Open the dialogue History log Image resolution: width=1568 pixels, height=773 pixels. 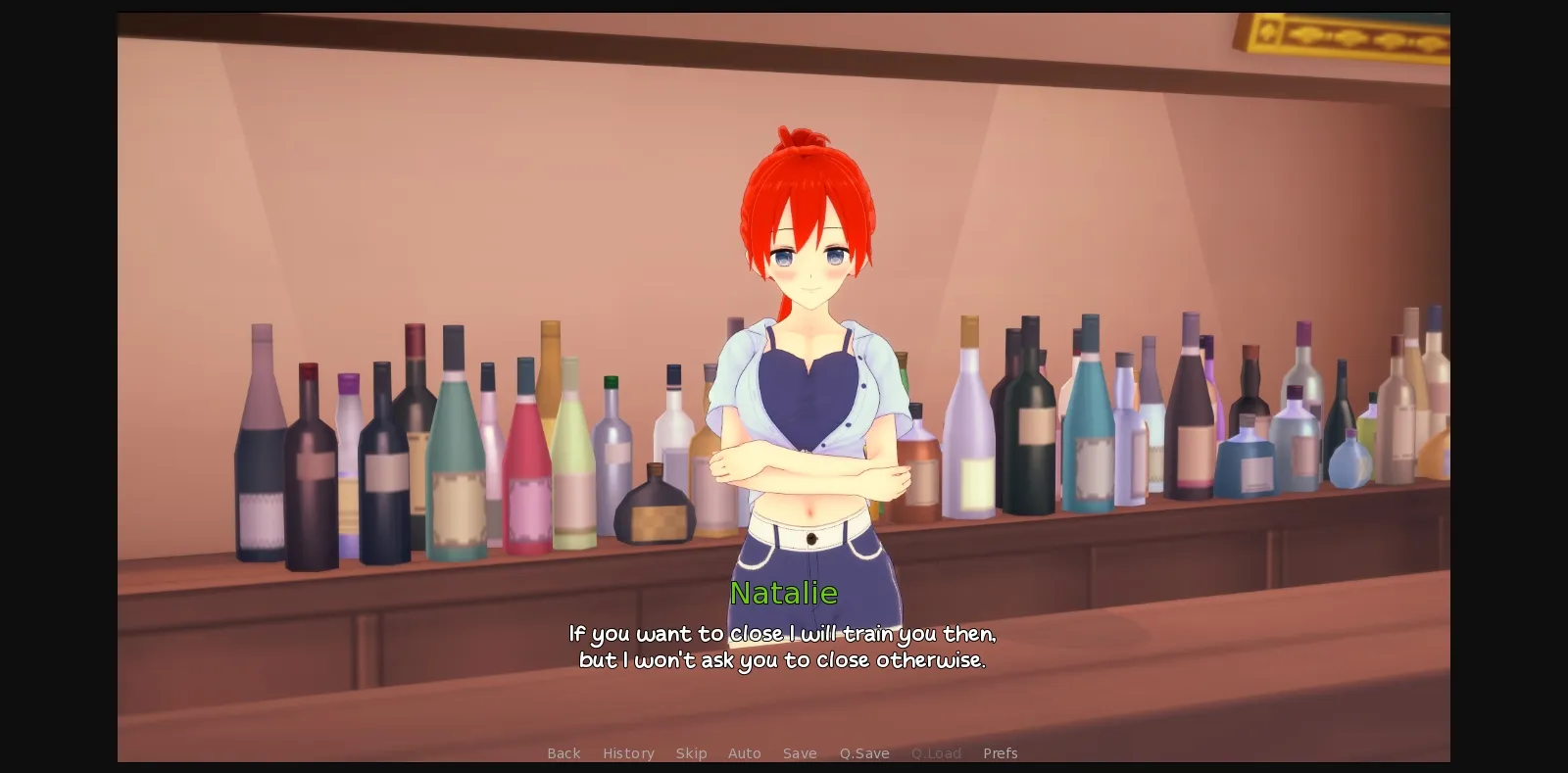coord(628,753)
